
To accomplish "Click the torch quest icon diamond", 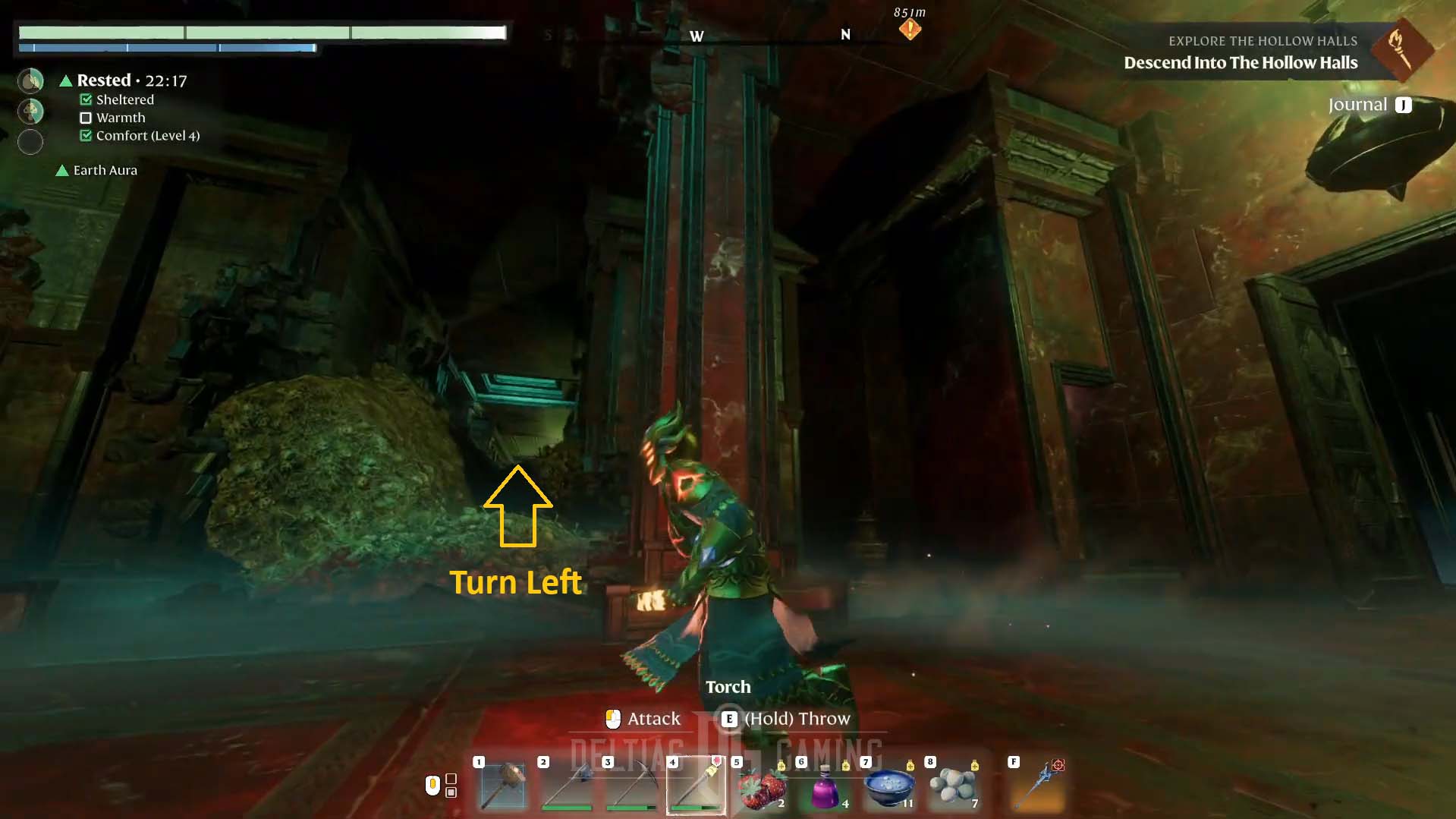I will click(x=1400, y=49).
